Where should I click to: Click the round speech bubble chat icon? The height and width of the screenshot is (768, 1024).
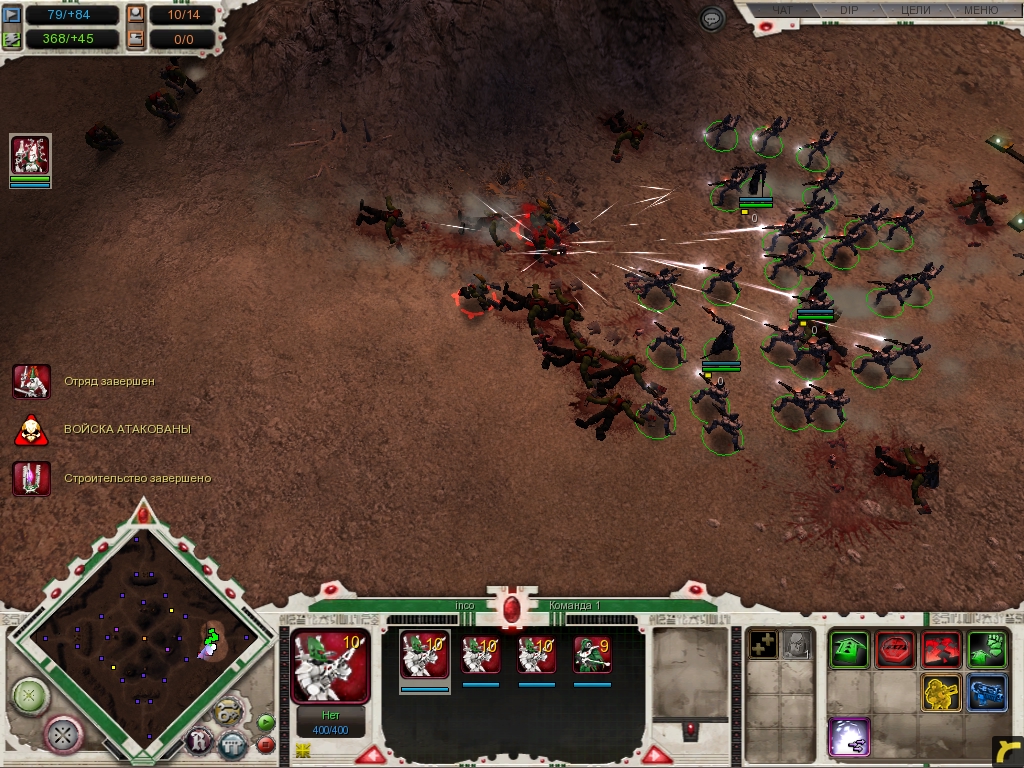pos(712,19)
